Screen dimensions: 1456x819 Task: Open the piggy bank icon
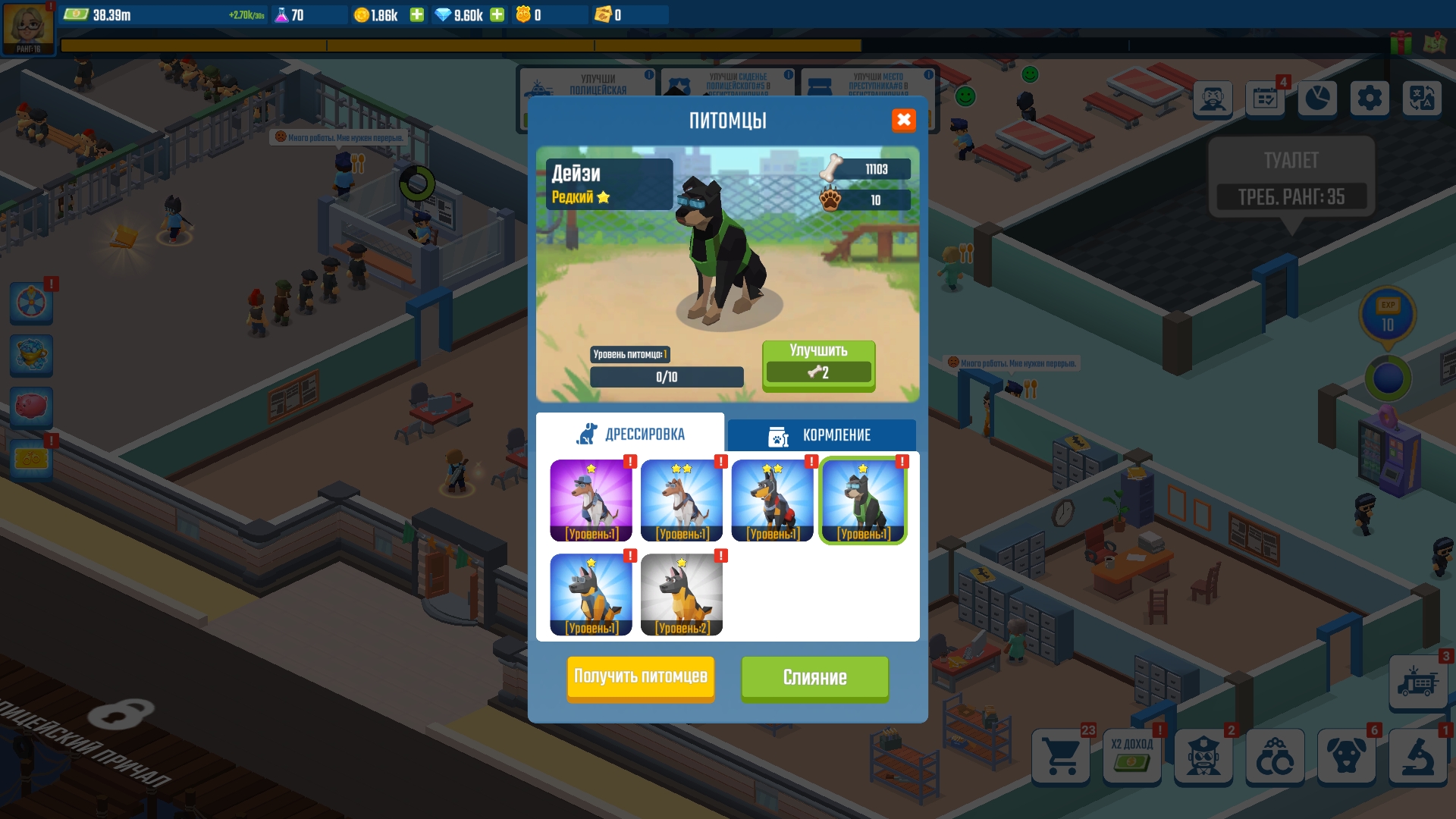31,407
